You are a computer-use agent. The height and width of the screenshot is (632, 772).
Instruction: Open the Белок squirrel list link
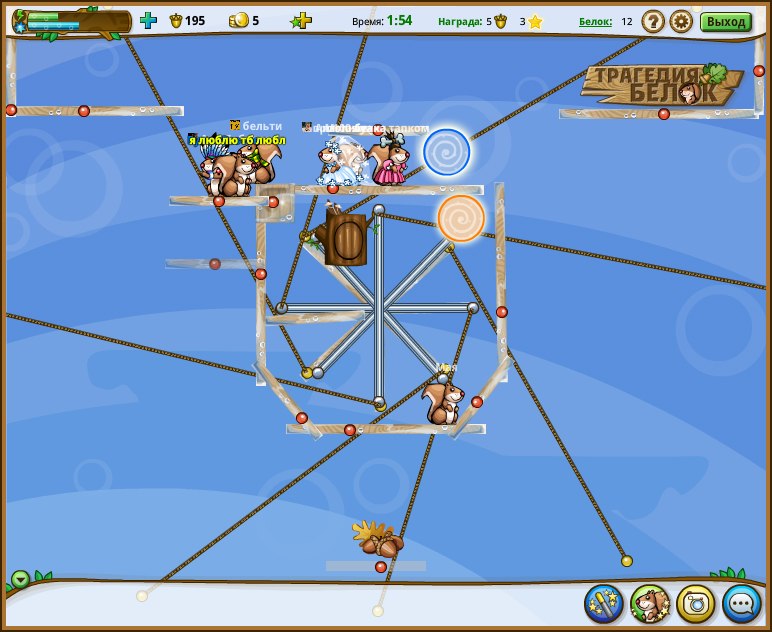[x=595, y=21]
